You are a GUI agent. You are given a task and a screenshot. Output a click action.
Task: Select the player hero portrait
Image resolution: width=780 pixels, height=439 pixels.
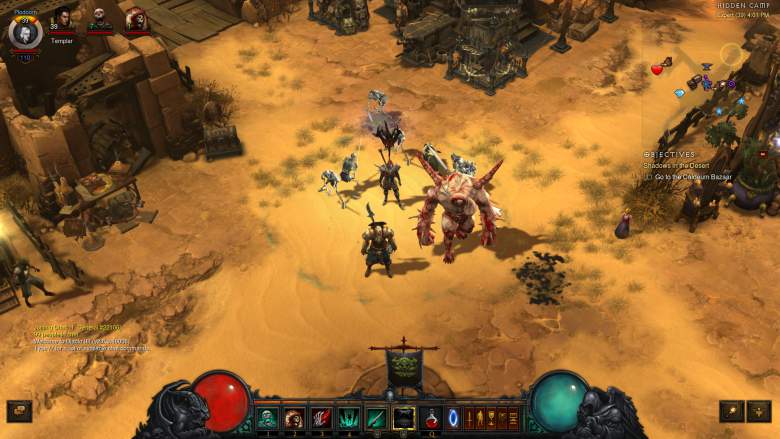(25, 31)
